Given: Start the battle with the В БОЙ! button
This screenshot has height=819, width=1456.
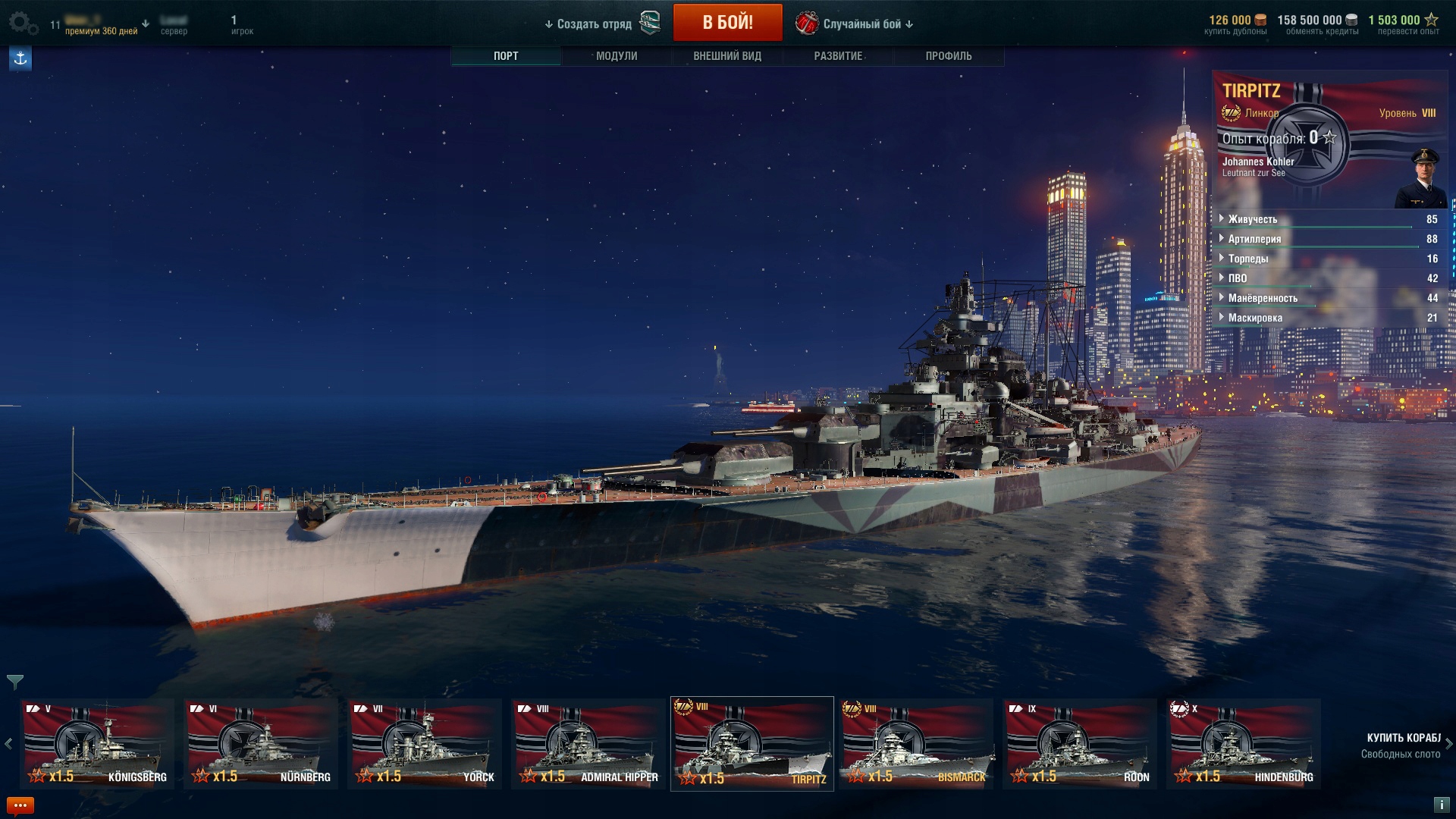Looking at the screenshot, I should (727, 23).
